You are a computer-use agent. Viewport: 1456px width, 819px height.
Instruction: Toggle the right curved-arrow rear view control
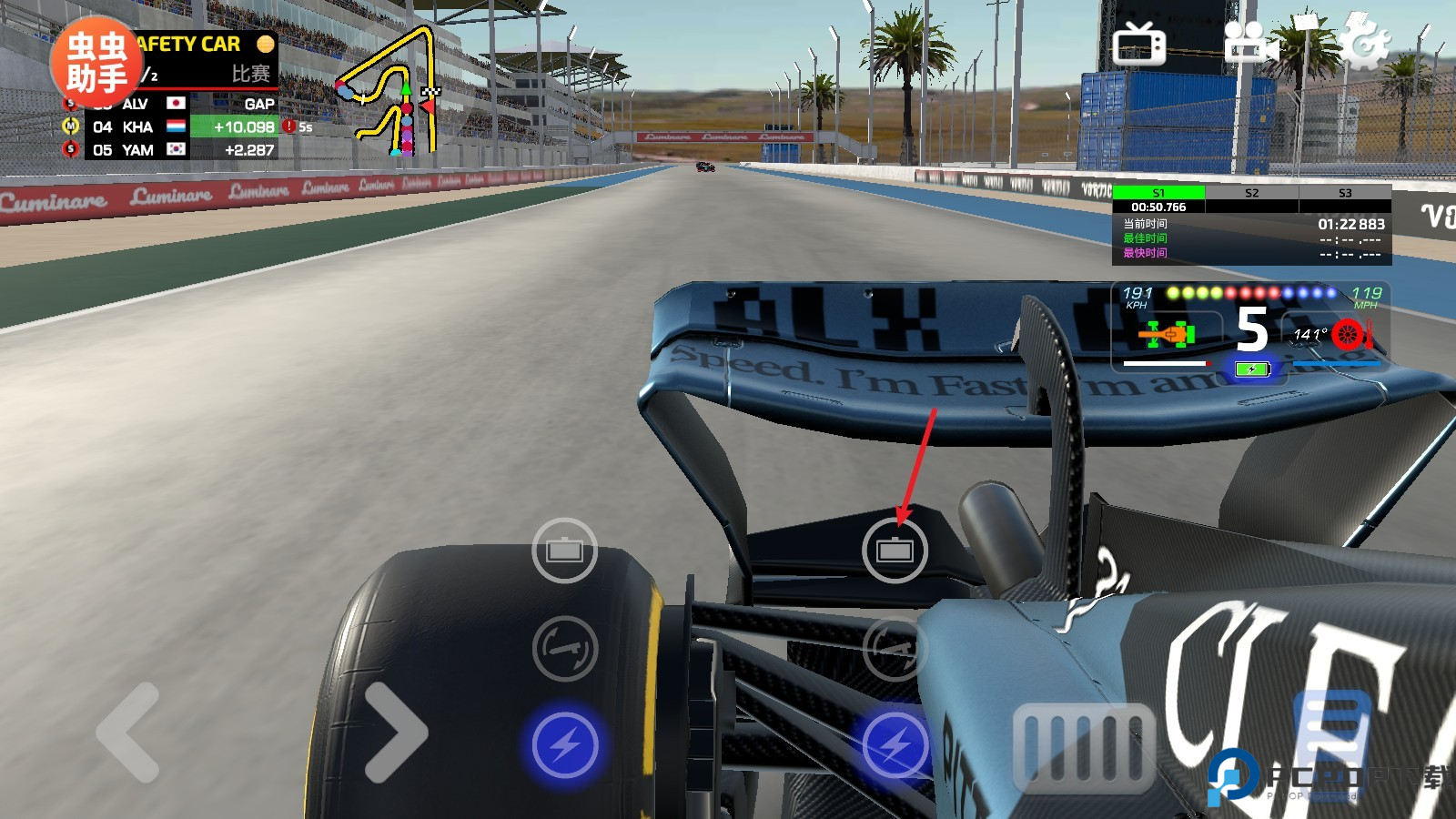pyautogui.click(x=895, y=648)
